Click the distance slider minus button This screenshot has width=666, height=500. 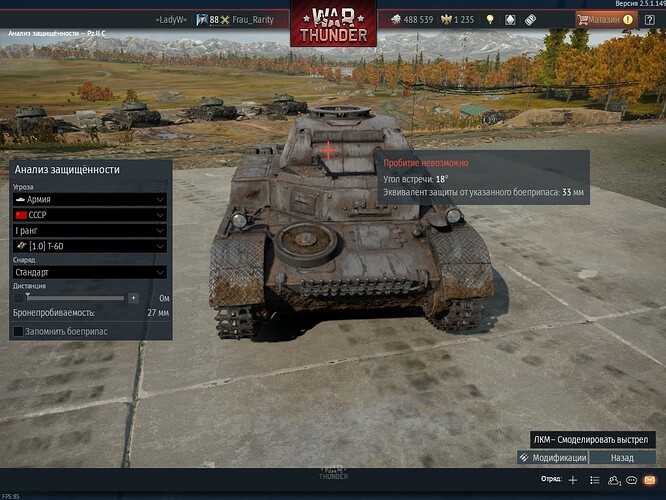pyautogui.click(x=17, y=298)
